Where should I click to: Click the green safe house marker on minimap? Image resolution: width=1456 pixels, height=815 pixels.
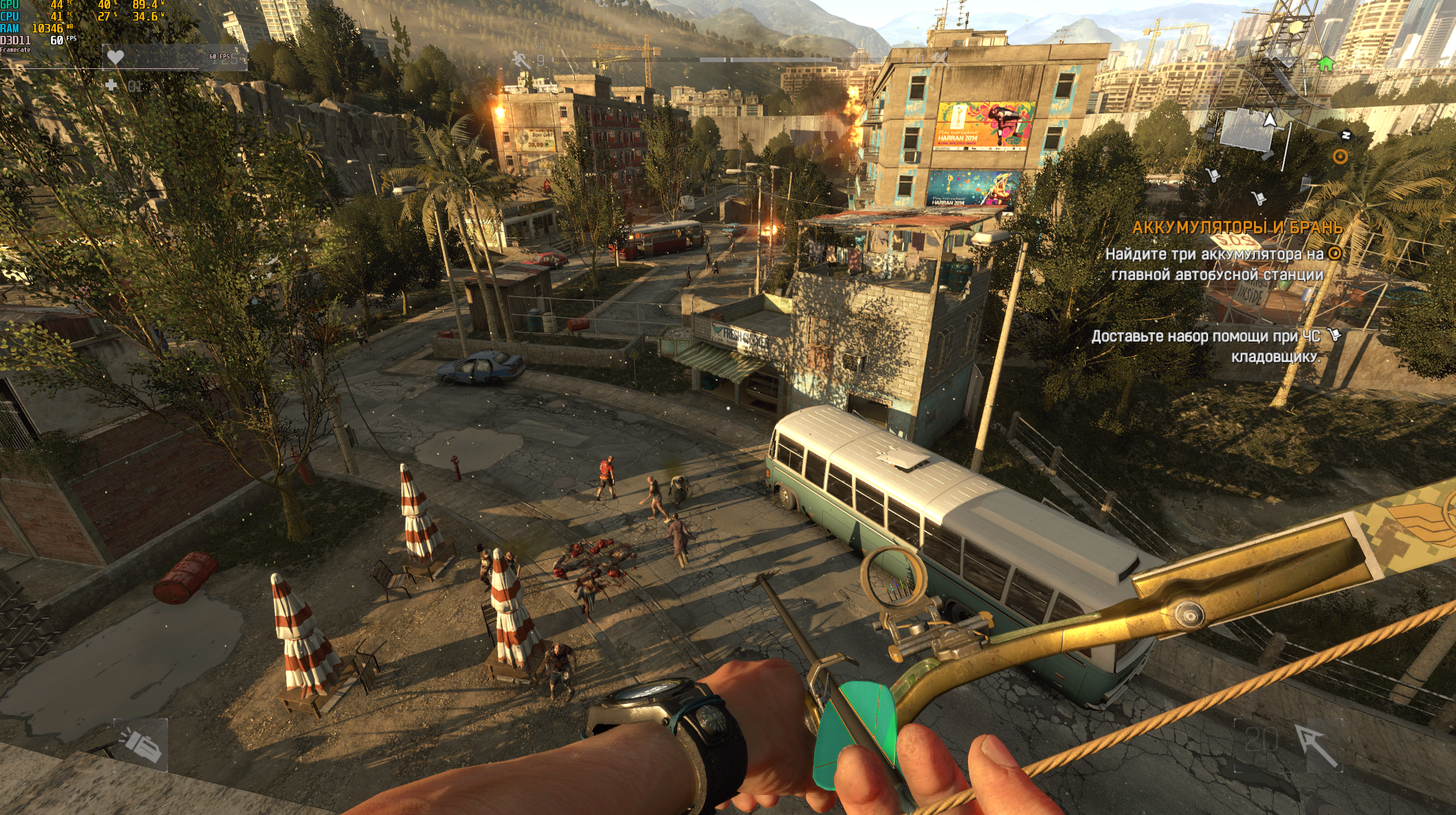point(1326,63)
